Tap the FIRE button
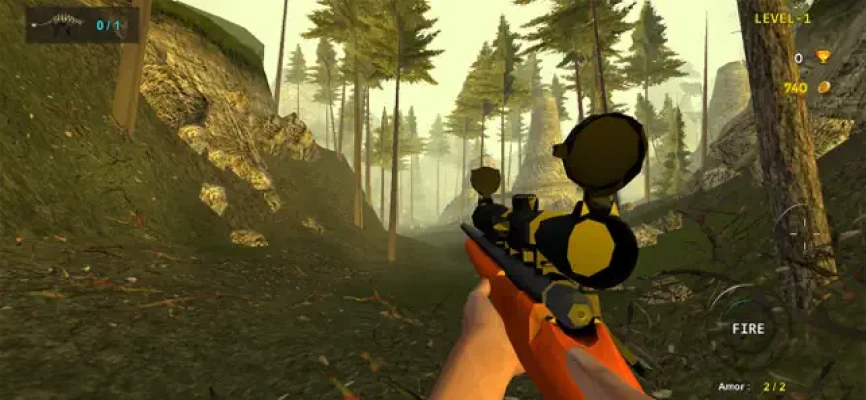This screenshot has height=400, width=866. pyautogui.click(x=747, y=328)
